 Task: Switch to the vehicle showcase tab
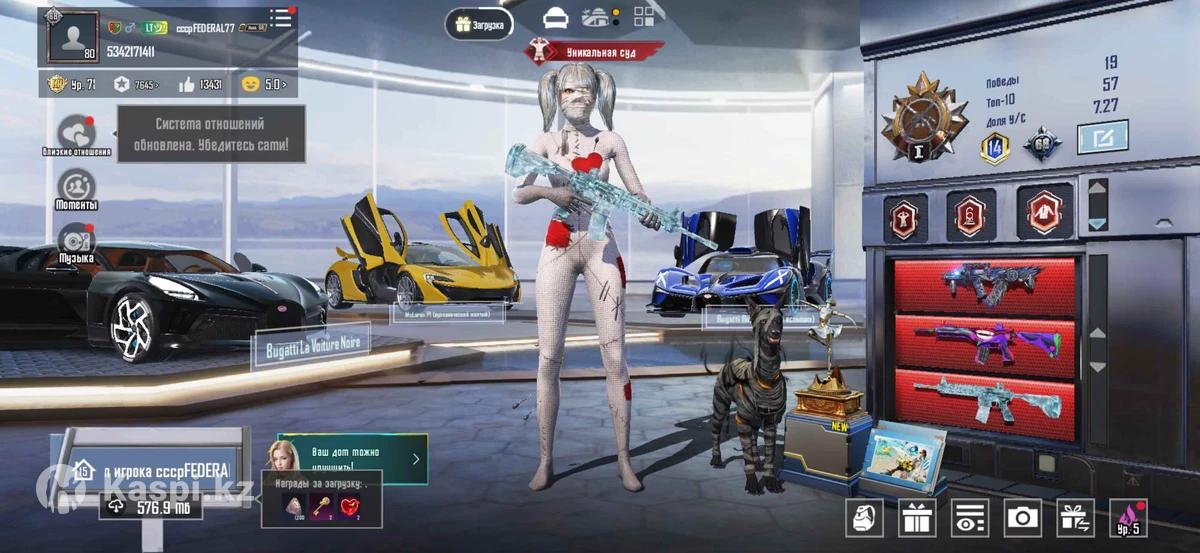click(x=556, y=17)
